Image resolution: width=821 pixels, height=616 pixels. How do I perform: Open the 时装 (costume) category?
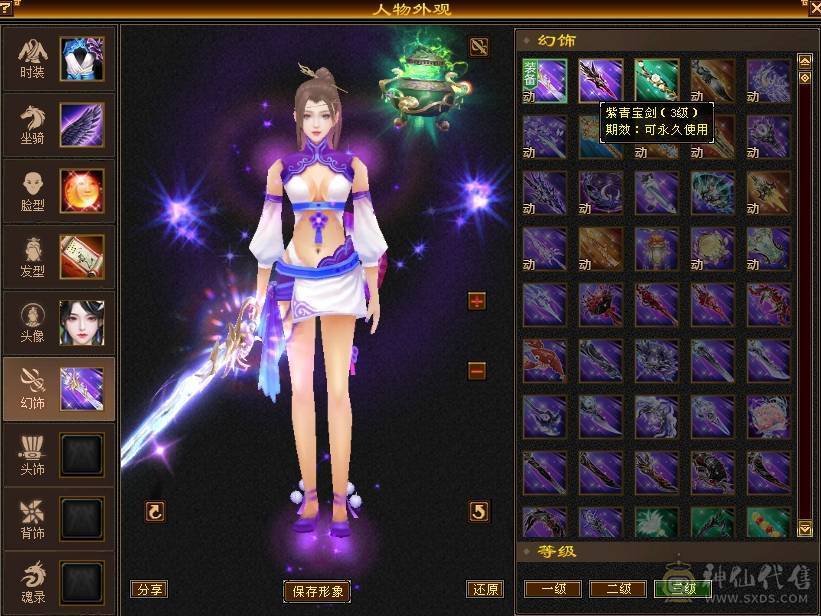click(x=58, y=59)
